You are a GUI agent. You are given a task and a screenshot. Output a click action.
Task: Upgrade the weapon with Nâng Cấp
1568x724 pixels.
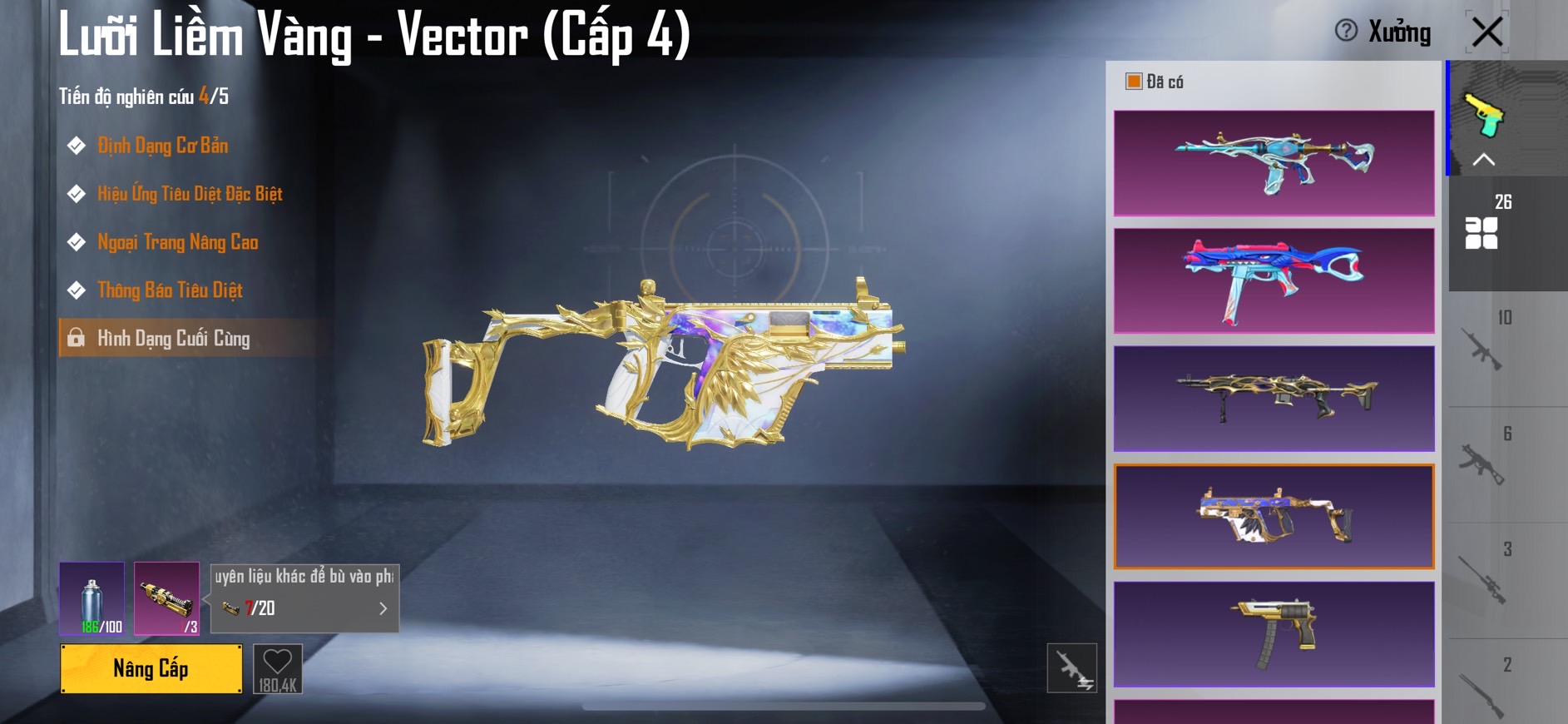[x=151, y=668]
